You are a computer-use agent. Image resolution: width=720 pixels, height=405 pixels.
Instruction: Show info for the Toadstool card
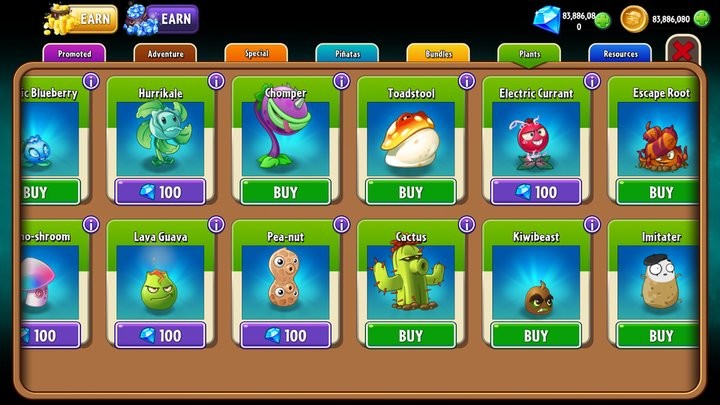[465, 81]
